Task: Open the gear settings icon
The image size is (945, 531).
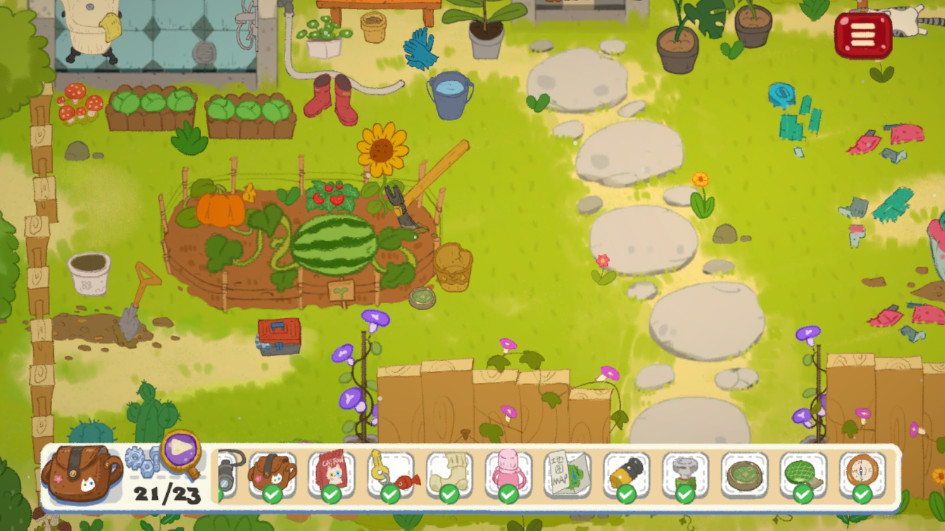Action: point(143,461)
